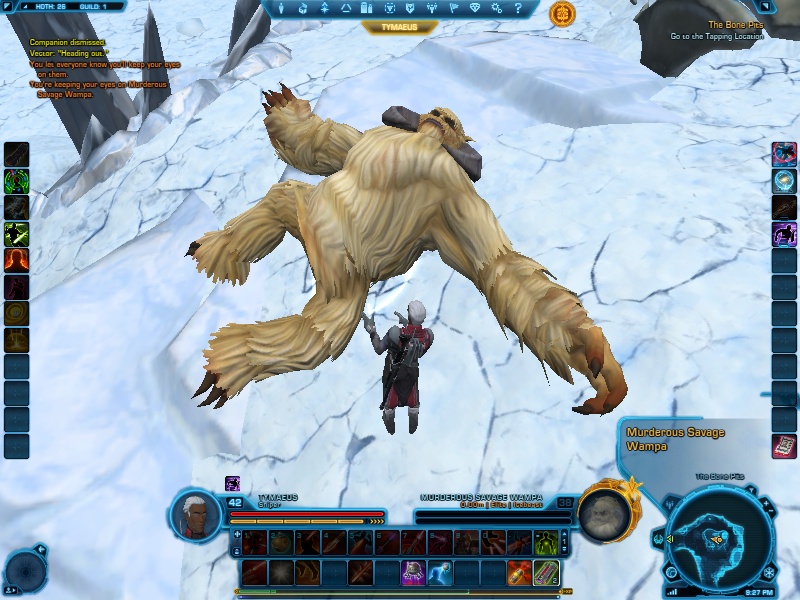Open the character sheet from the top menu

click(x=283, y=8)
